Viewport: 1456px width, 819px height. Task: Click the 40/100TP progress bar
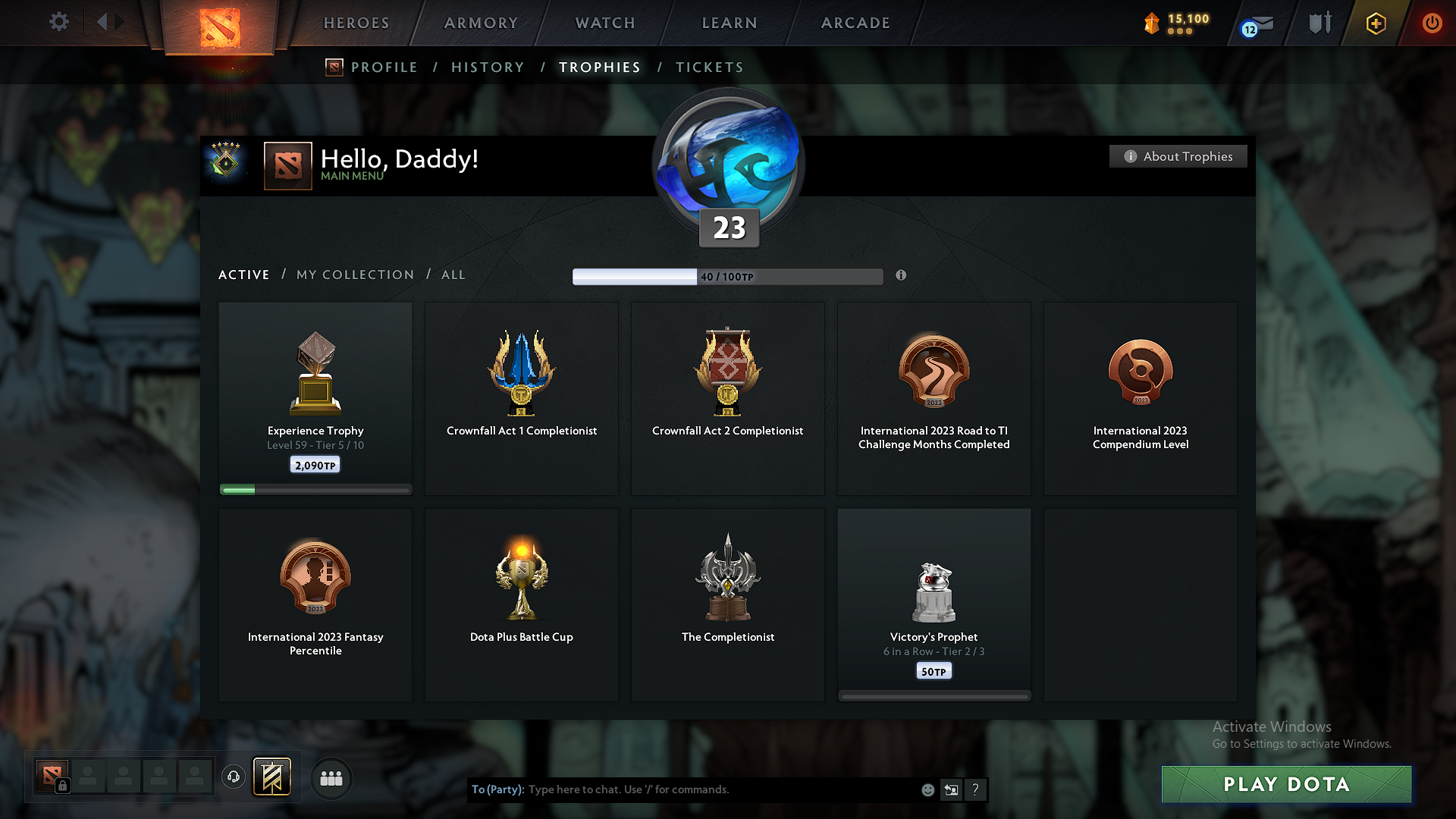coord(728,276)
